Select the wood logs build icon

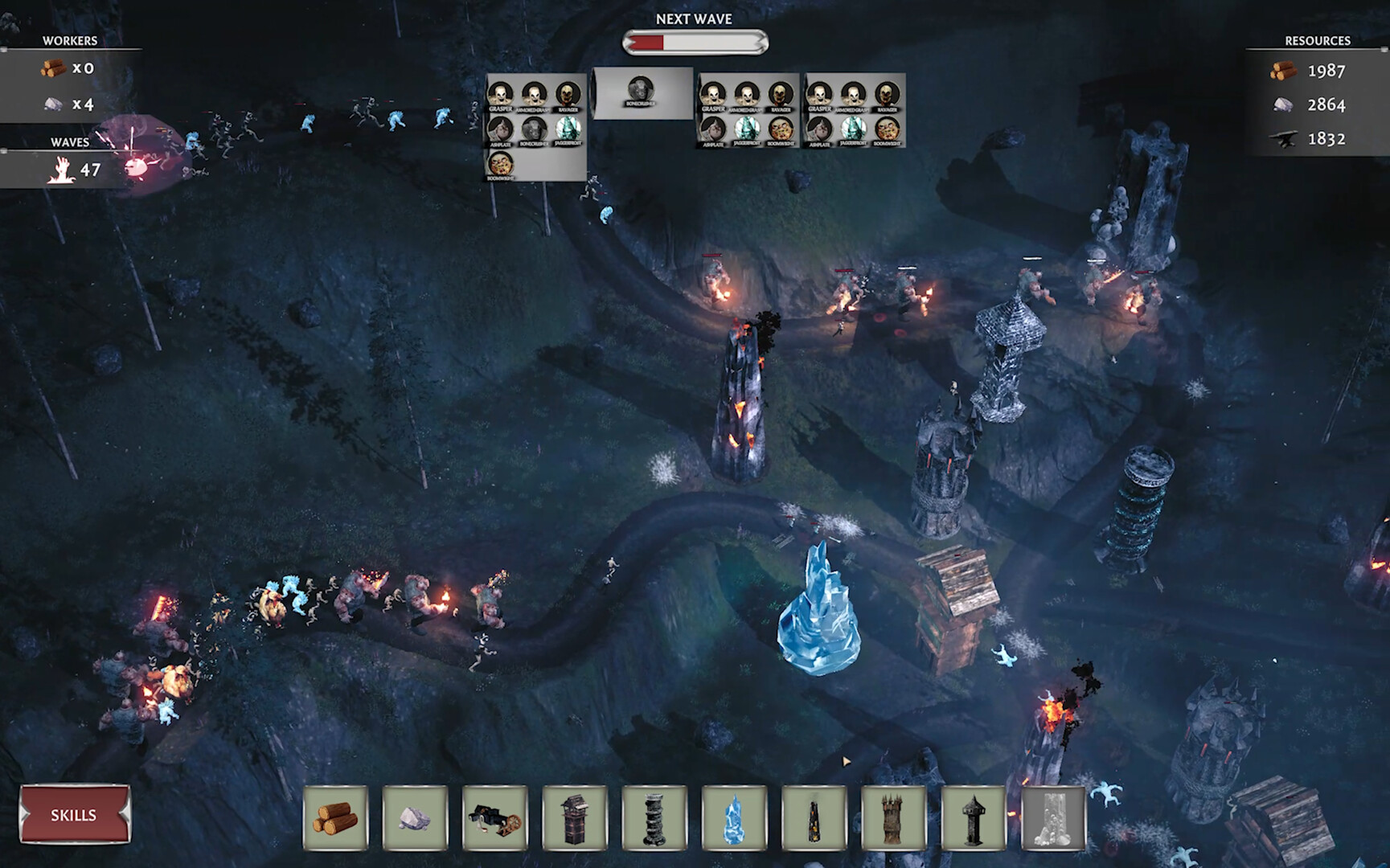[335, 817]
